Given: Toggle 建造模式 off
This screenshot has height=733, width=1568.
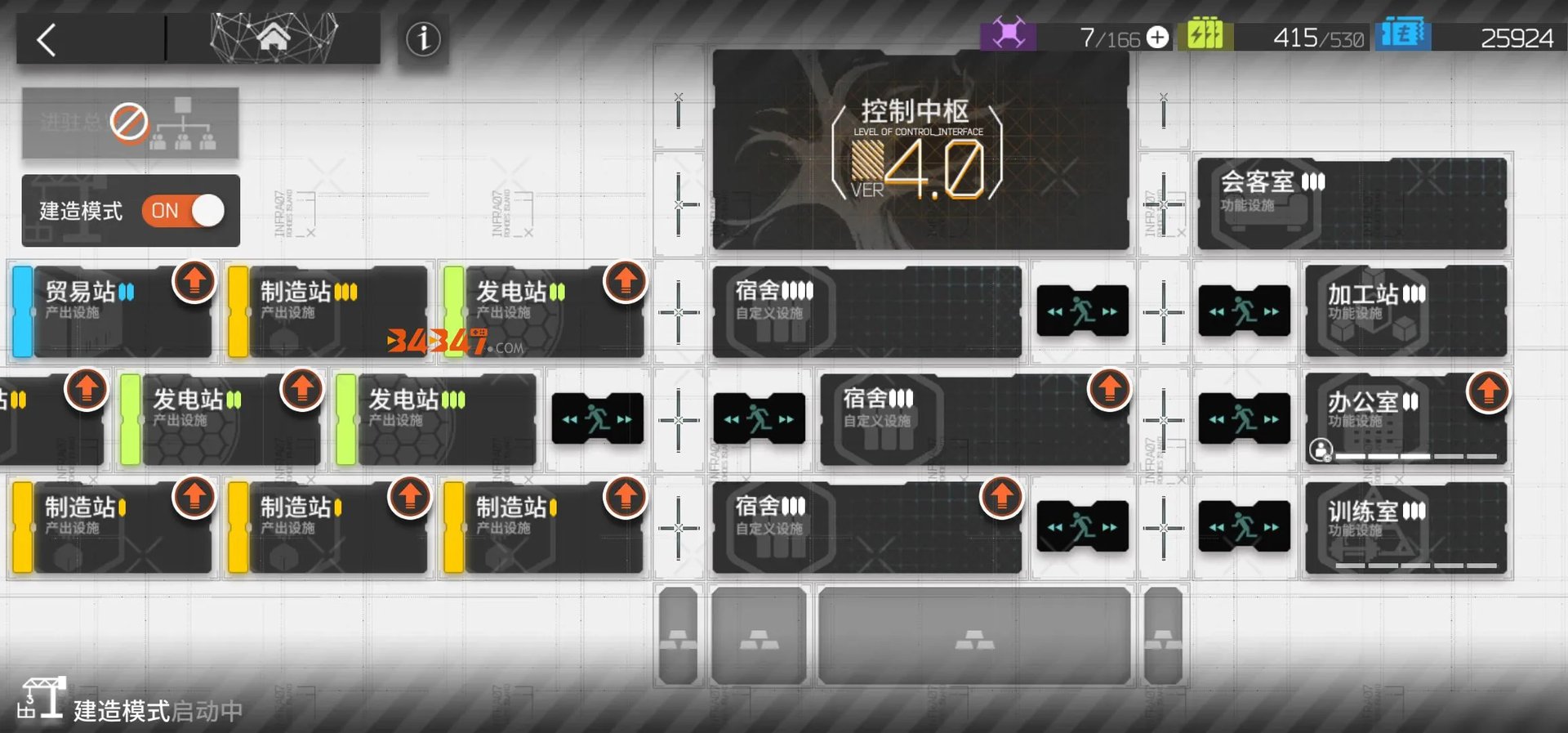Looking at the screenshot, I should [x=181, y=211].
